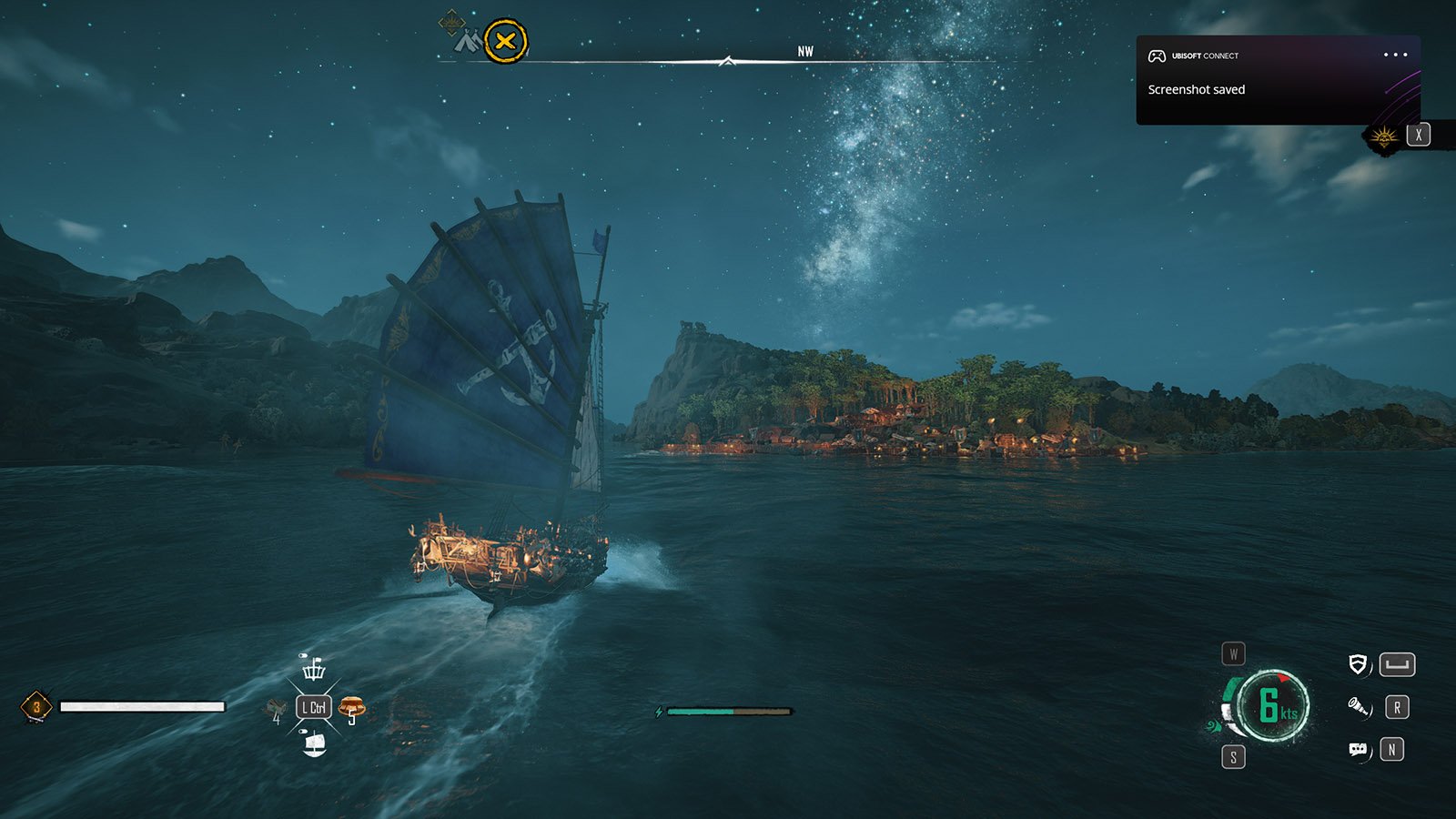Open the Screenshot saved notification
Screen dimensions: 1456x819
coord(1196,89)
